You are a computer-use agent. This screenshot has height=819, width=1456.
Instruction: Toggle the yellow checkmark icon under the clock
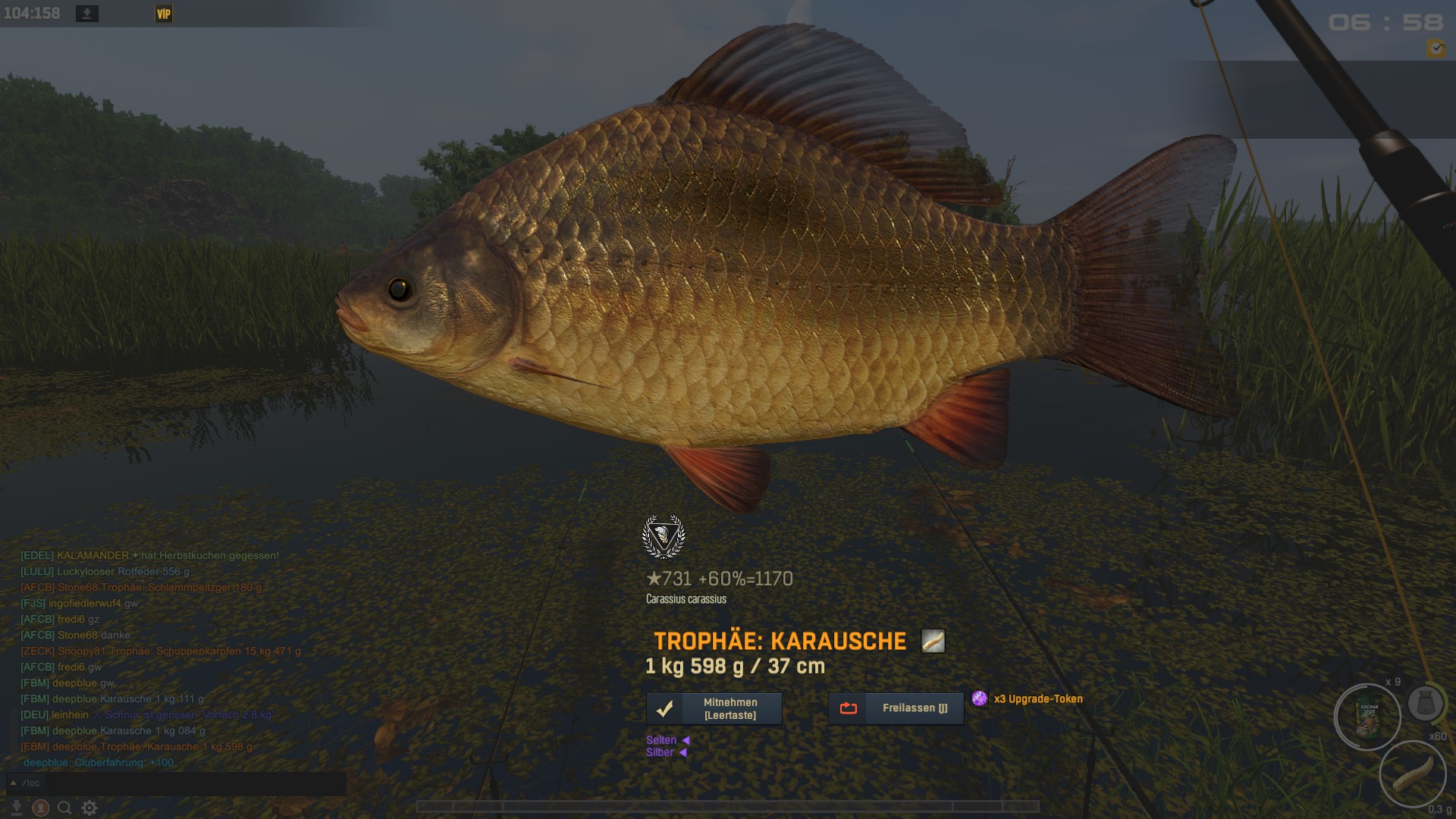1436,49
